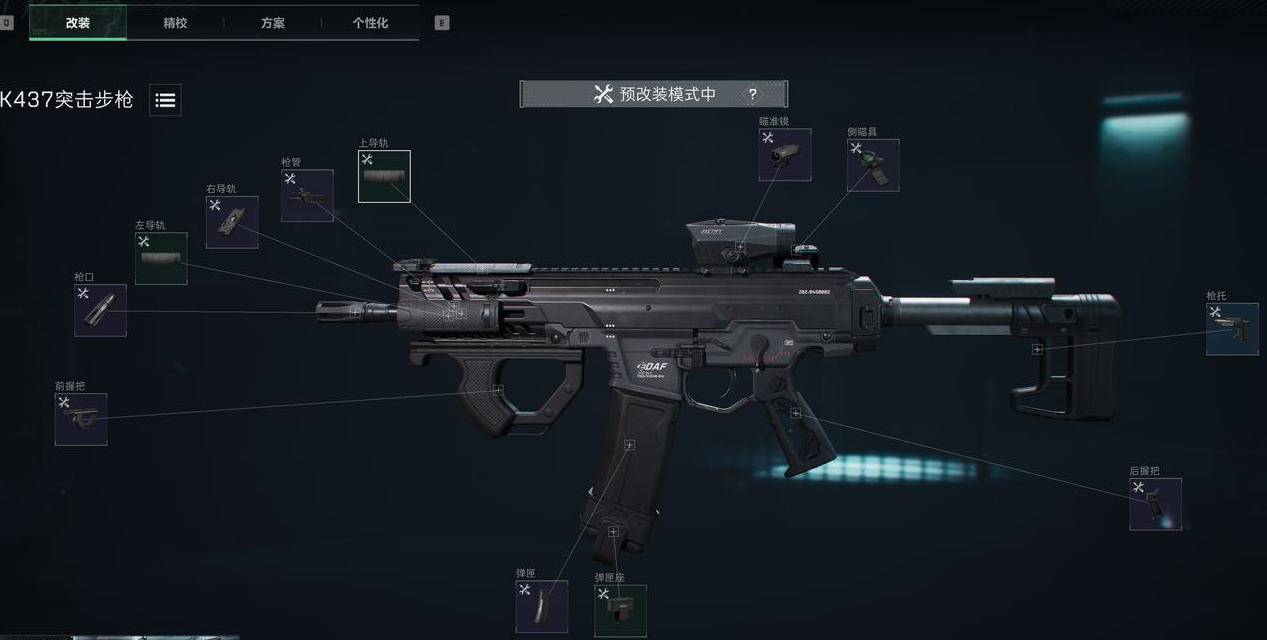The image size is (1267, 640).
Task: Open the 精校 tab
Action: (x=175, y=22)
